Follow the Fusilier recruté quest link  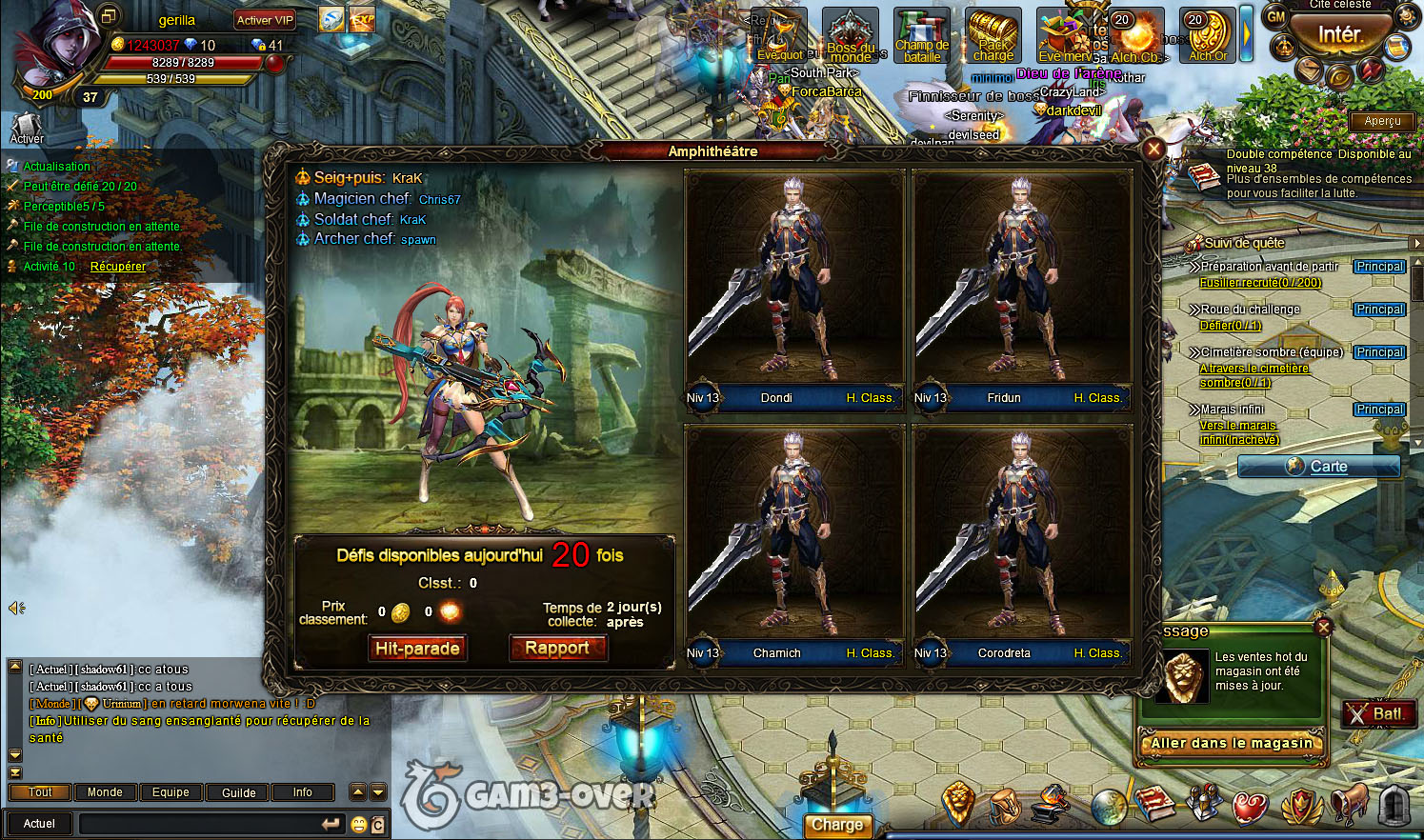click(1260, 283)
